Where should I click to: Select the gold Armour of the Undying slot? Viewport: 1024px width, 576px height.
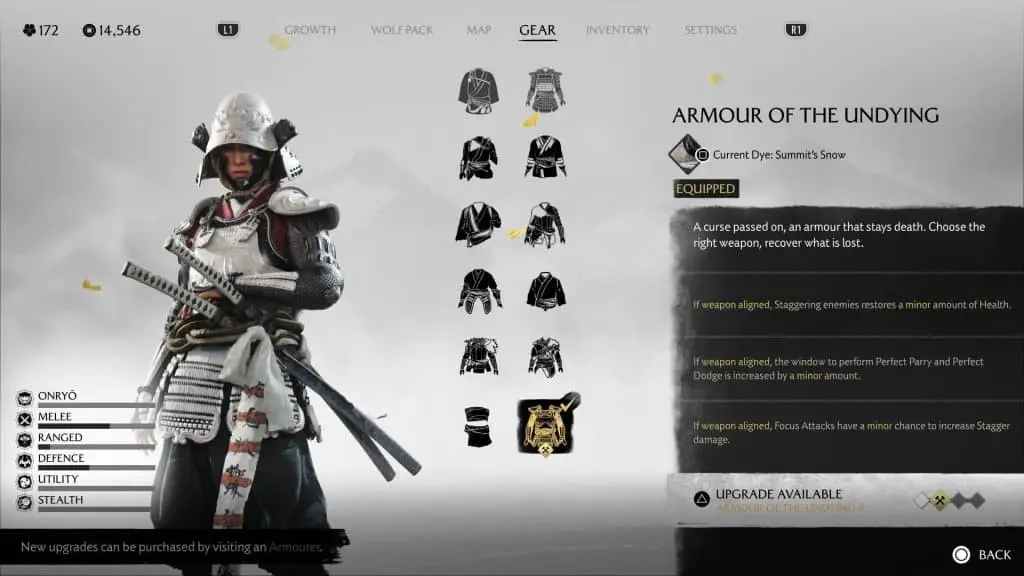pos(546,424)
